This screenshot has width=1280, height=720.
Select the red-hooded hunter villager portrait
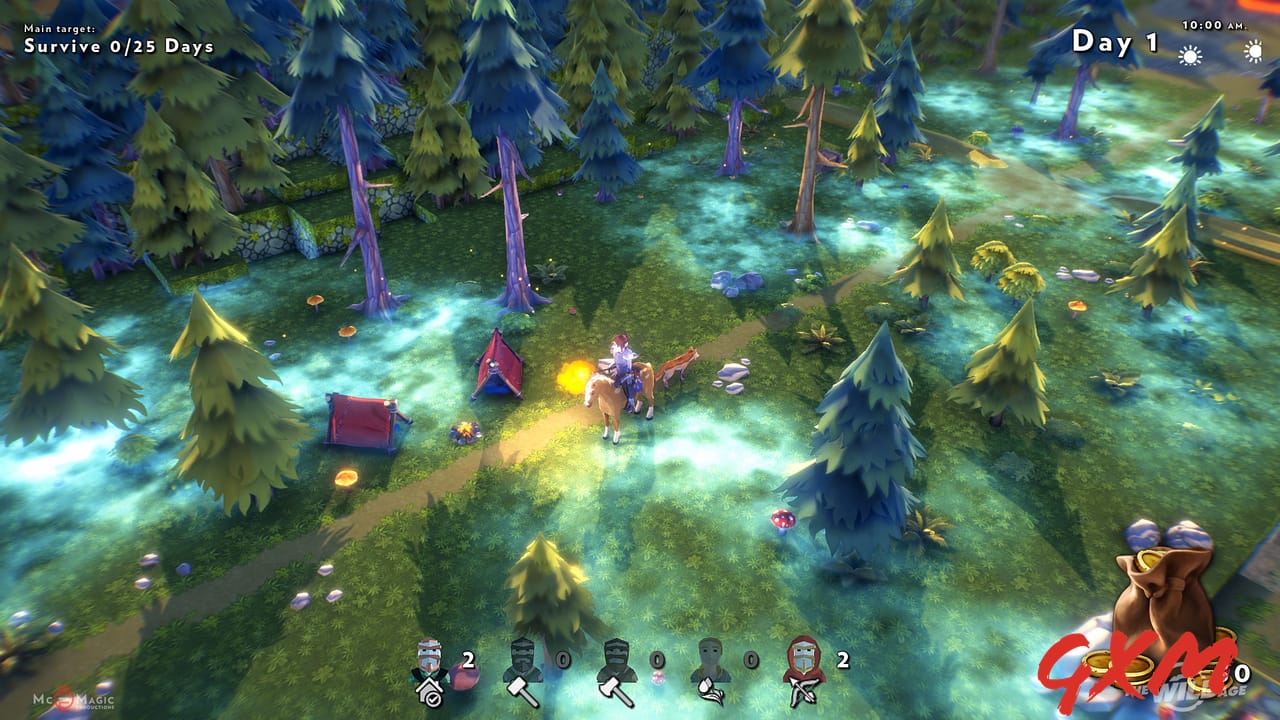[804, 655]
